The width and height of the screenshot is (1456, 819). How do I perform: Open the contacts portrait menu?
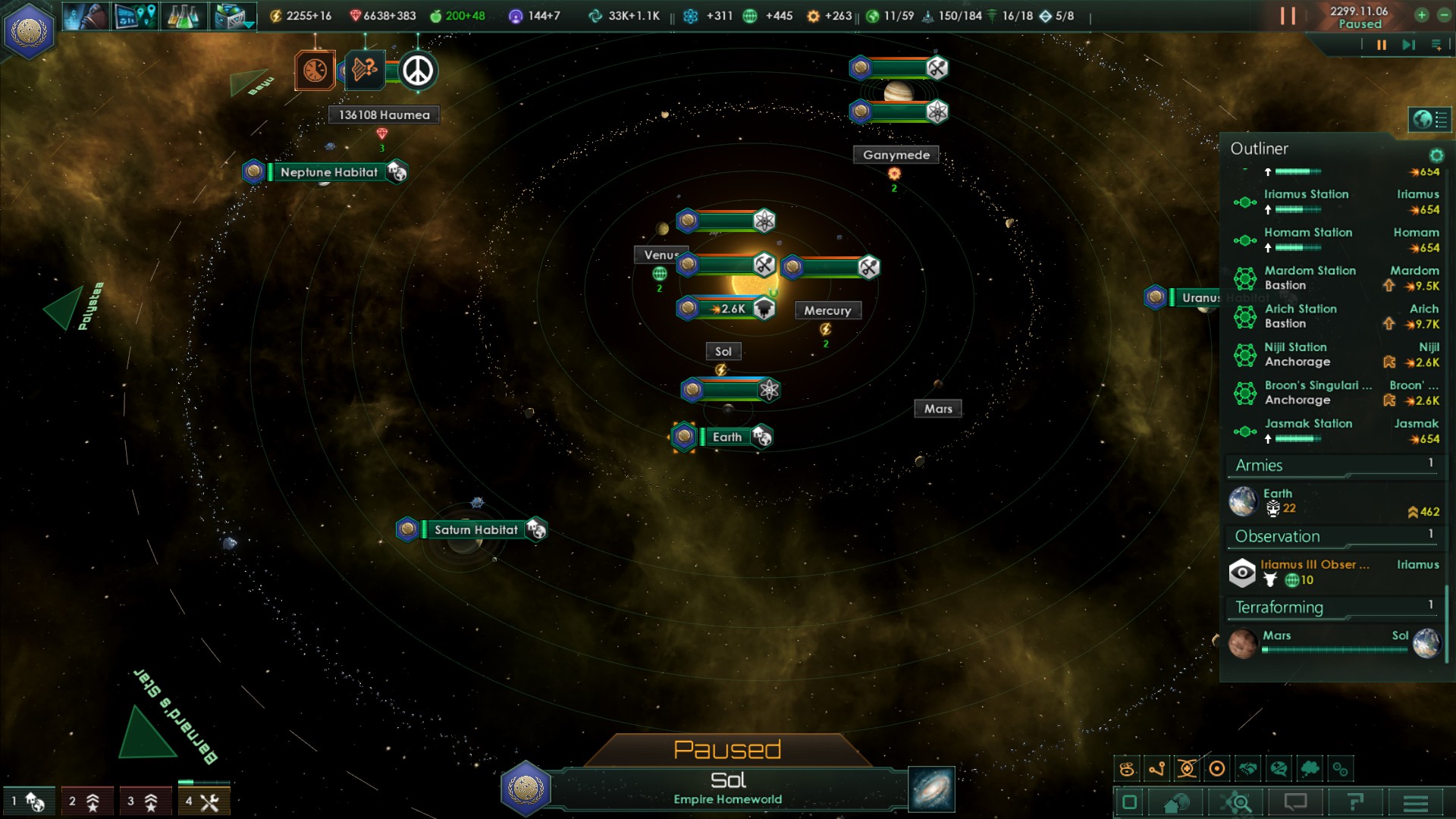[85, 16]
